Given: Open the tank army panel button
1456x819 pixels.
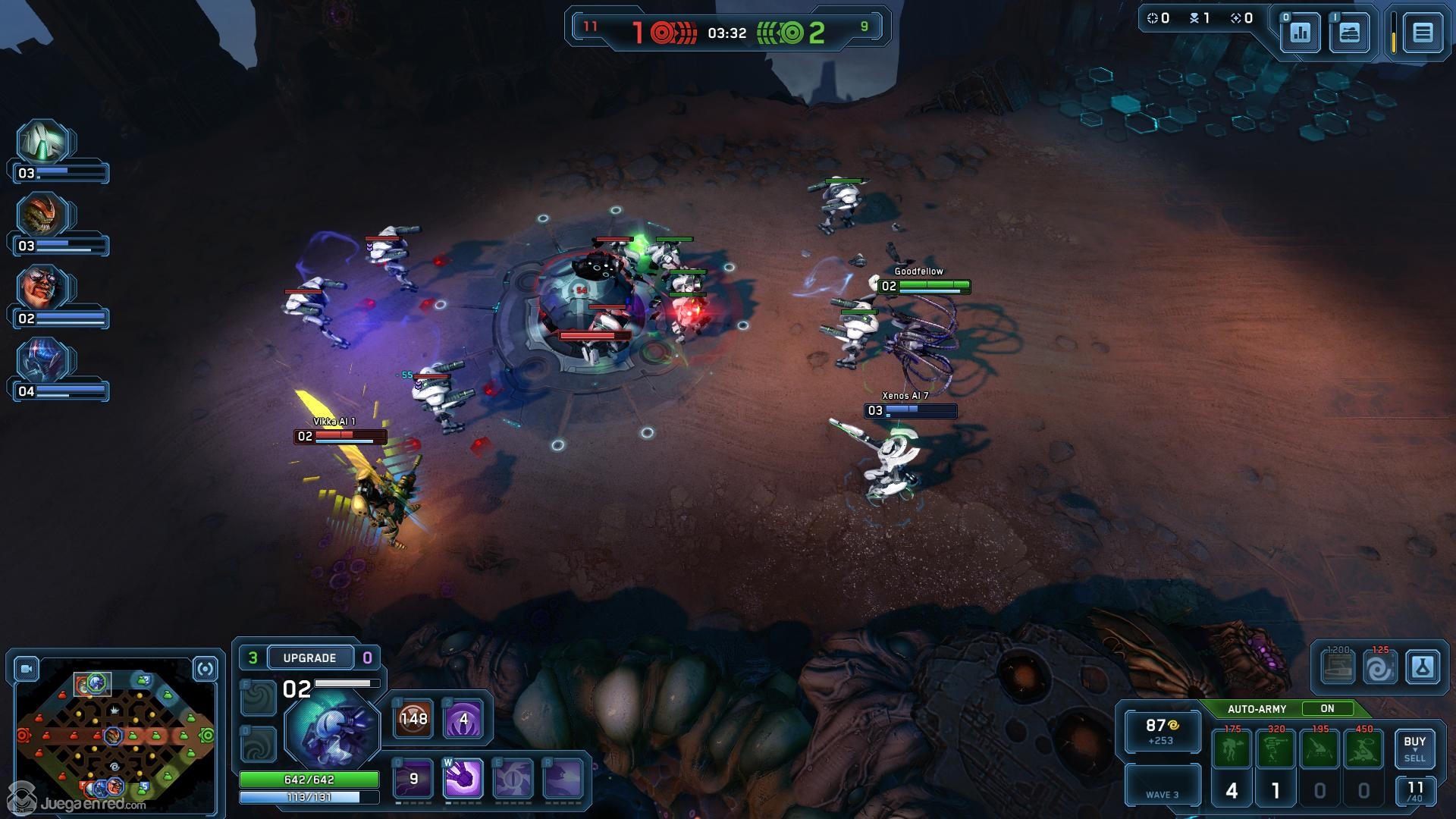Looking at the screenshot, I should (1349, 33).
